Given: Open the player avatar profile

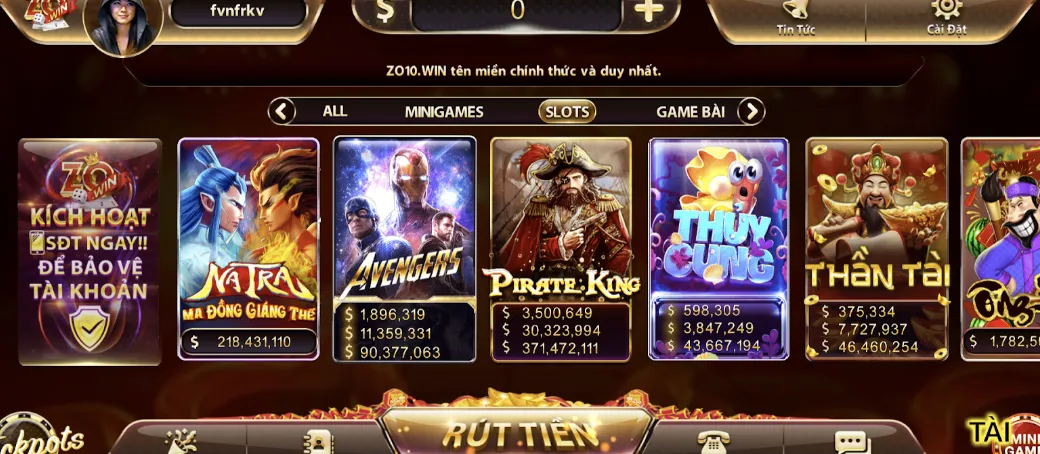Looking at the screenshot, I should tap(124, 24).
